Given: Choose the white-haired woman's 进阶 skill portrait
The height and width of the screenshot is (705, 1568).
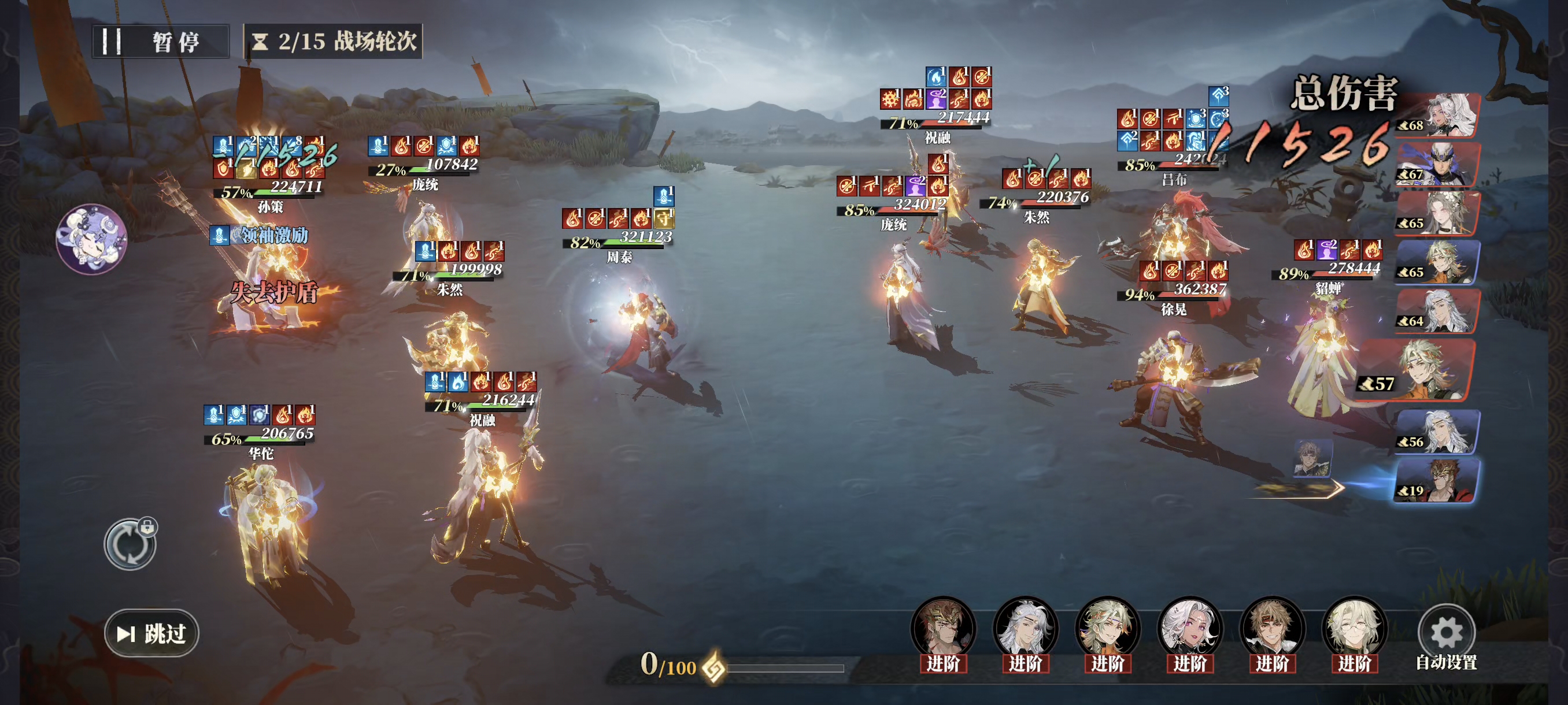Looking at the screenshot, I should 1190,630.
